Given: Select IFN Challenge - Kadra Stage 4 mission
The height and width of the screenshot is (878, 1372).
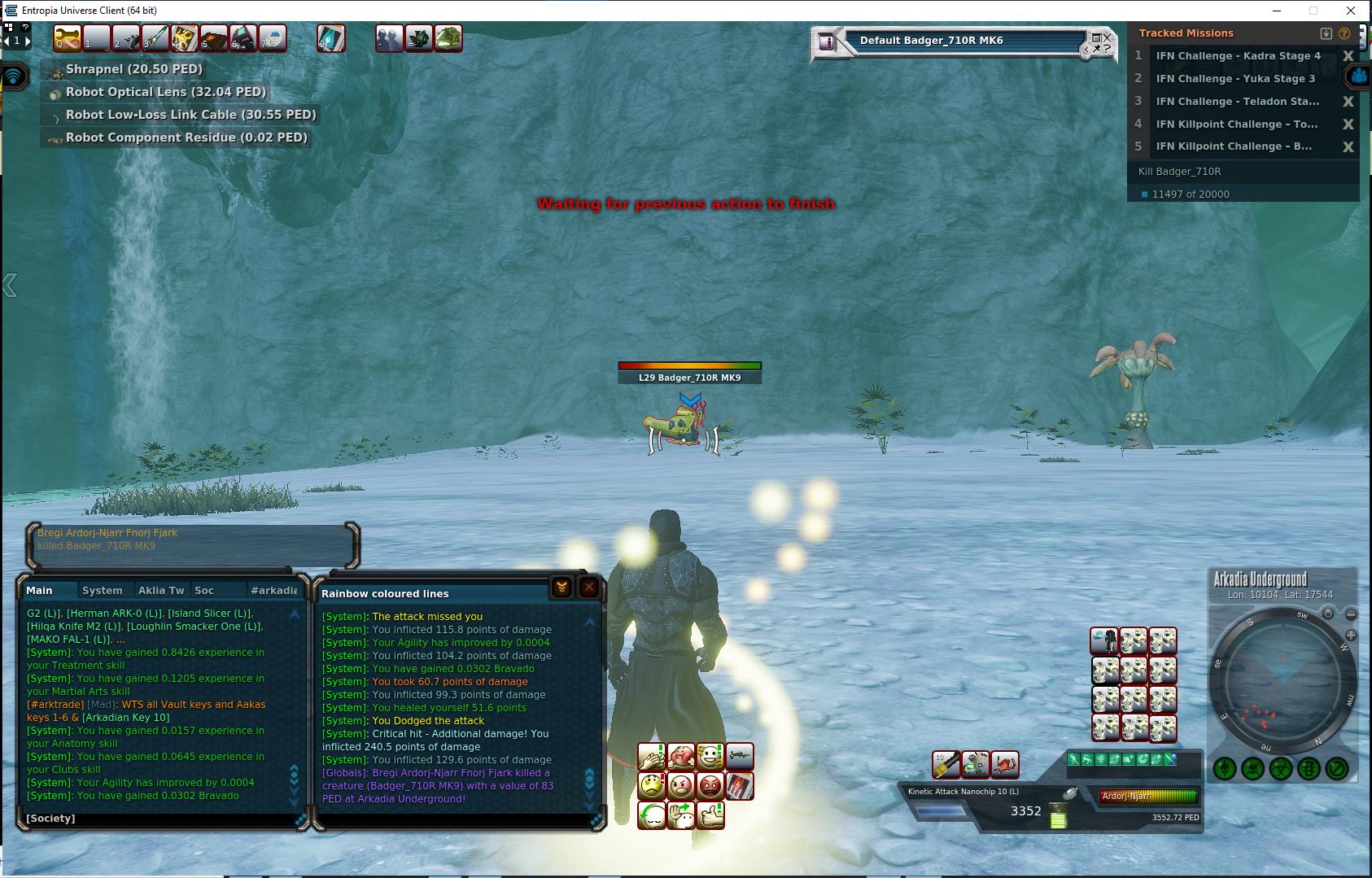Looking at the screenshot, I should pos(1238,56).
